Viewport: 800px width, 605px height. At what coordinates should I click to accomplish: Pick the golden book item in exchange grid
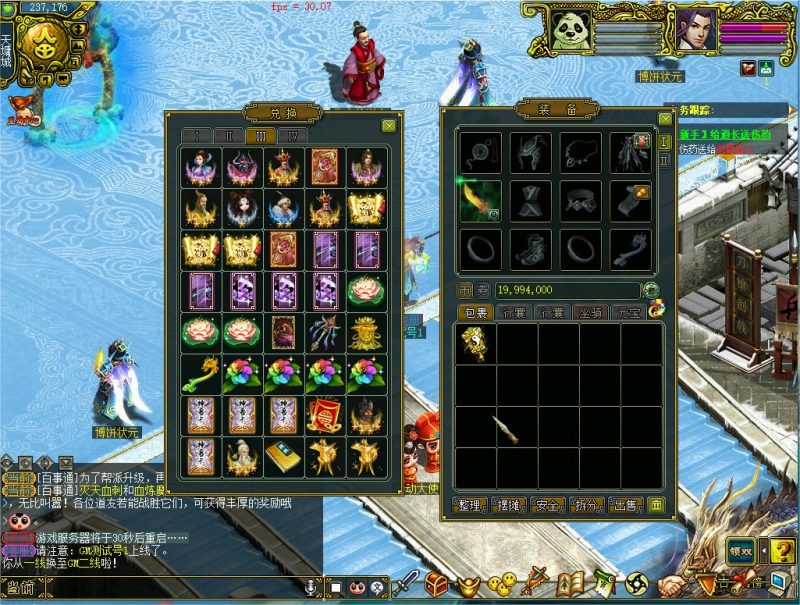(x=282, y=455)
